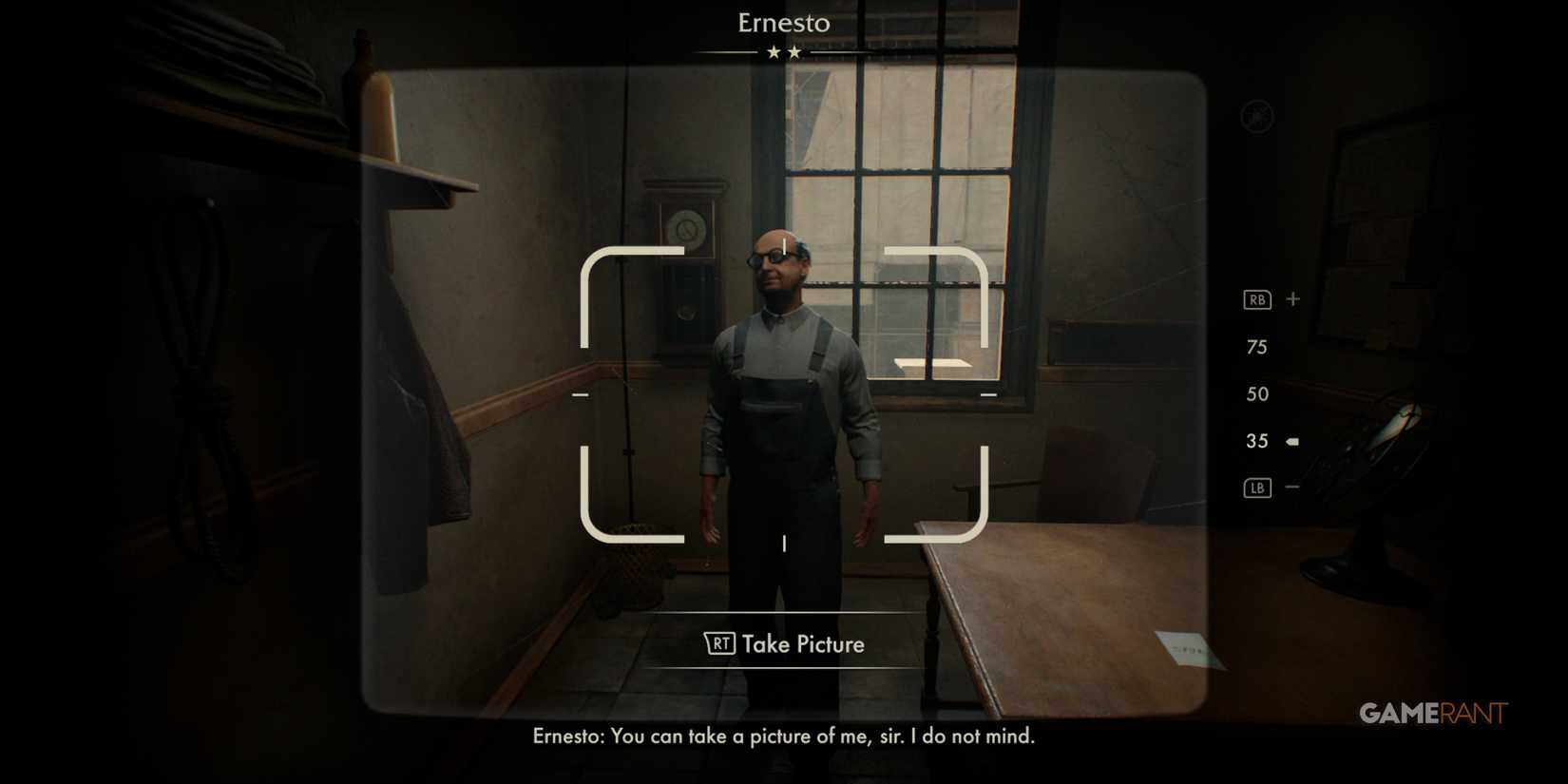Viewport: 1568px width, 784px height.
Task: Select the 75 focal length setting
Action: coord(1257,347)
